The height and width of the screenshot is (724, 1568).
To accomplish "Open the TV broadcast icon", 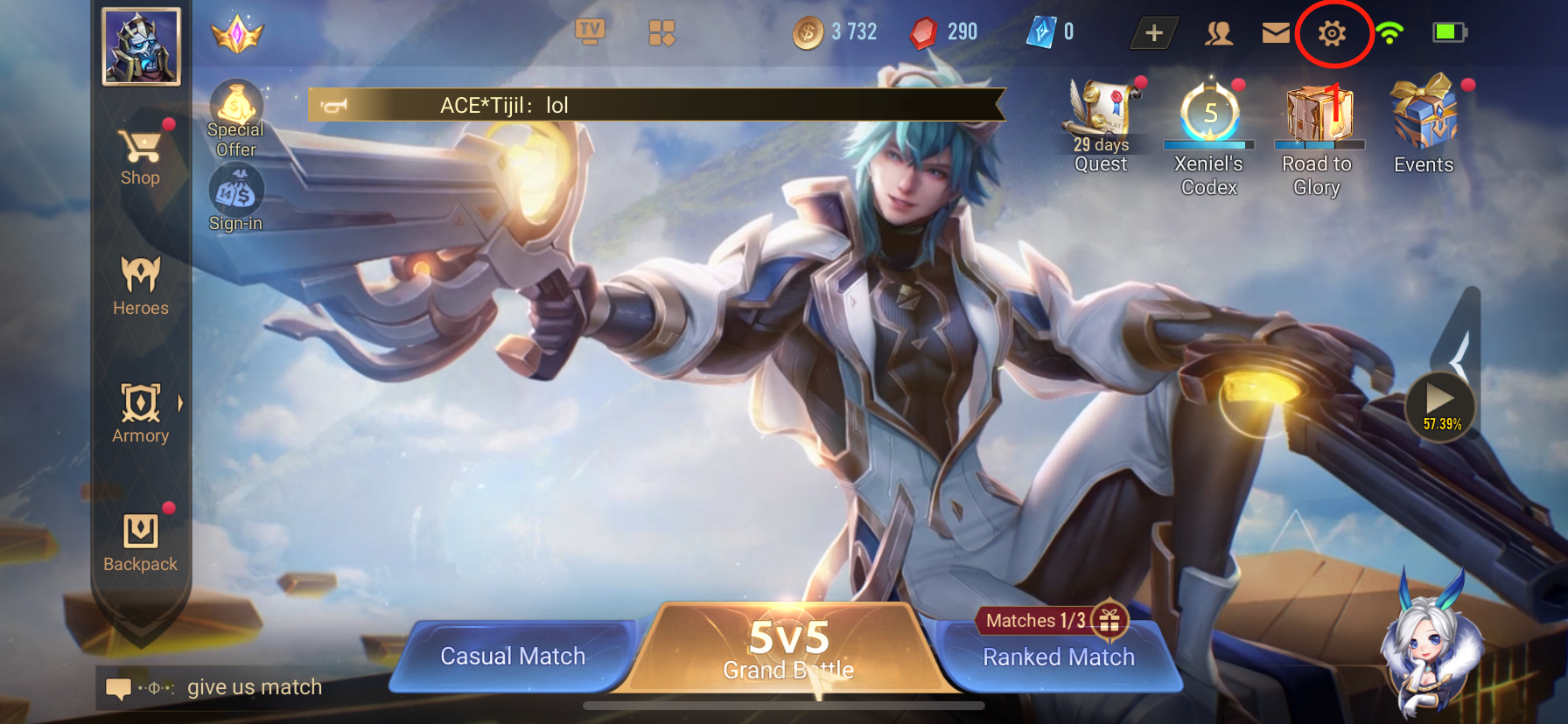I will [590, 32].
